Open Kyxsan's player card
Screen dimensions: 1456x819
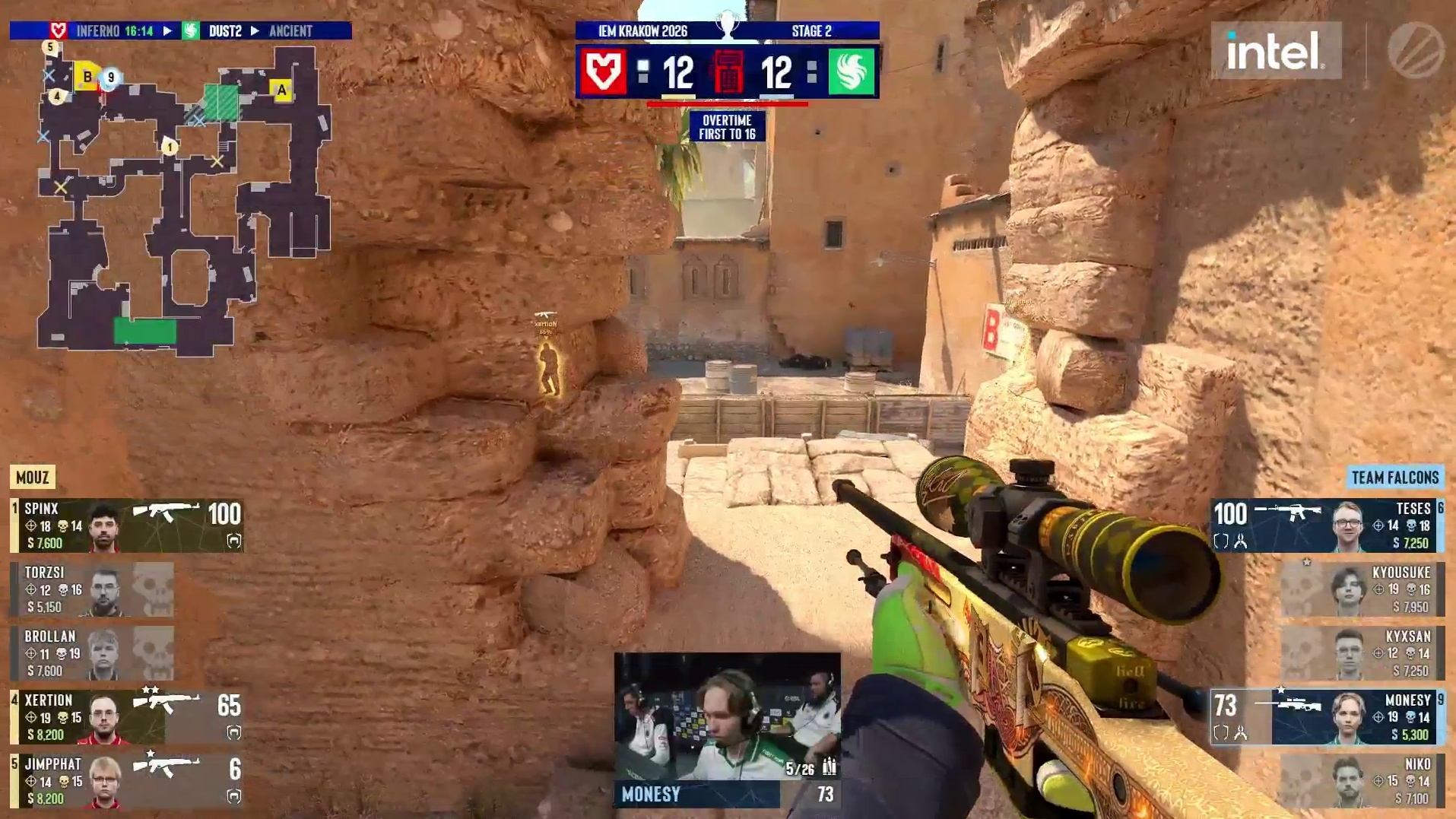[x=1362, y=653]
